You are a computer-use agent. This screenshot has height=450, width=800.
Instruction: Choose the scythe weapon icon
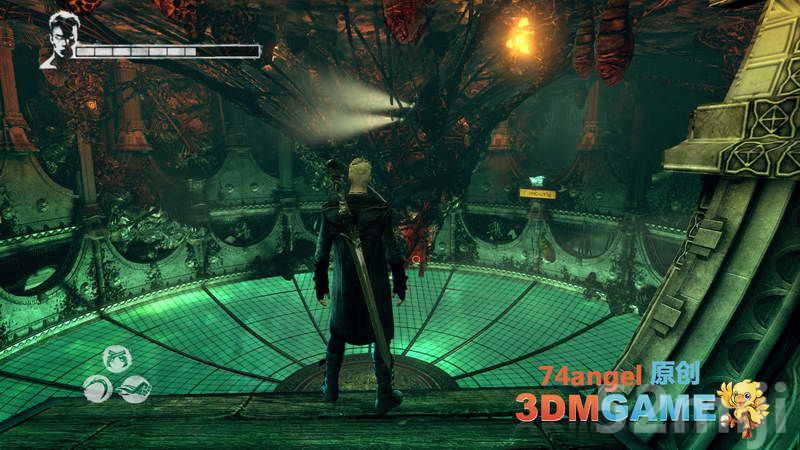(99, 389)
